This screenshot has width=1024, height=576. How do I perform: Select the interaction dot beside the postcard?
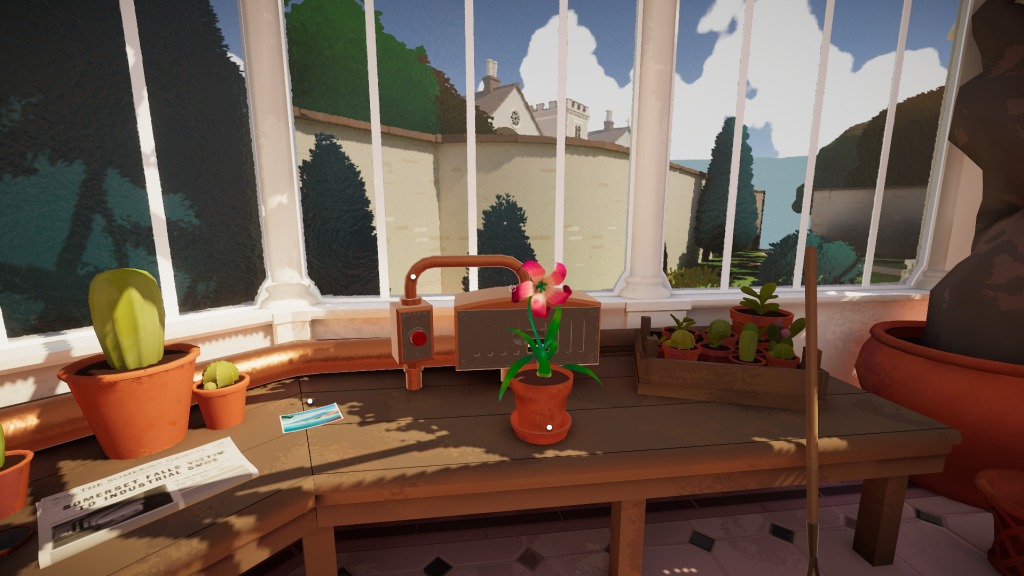[x=311, y=403]
